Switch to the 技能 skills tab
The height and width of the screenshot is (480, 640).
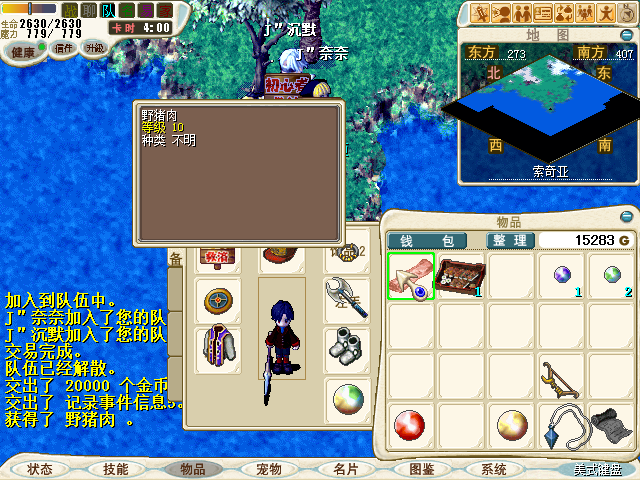(115, 468)
